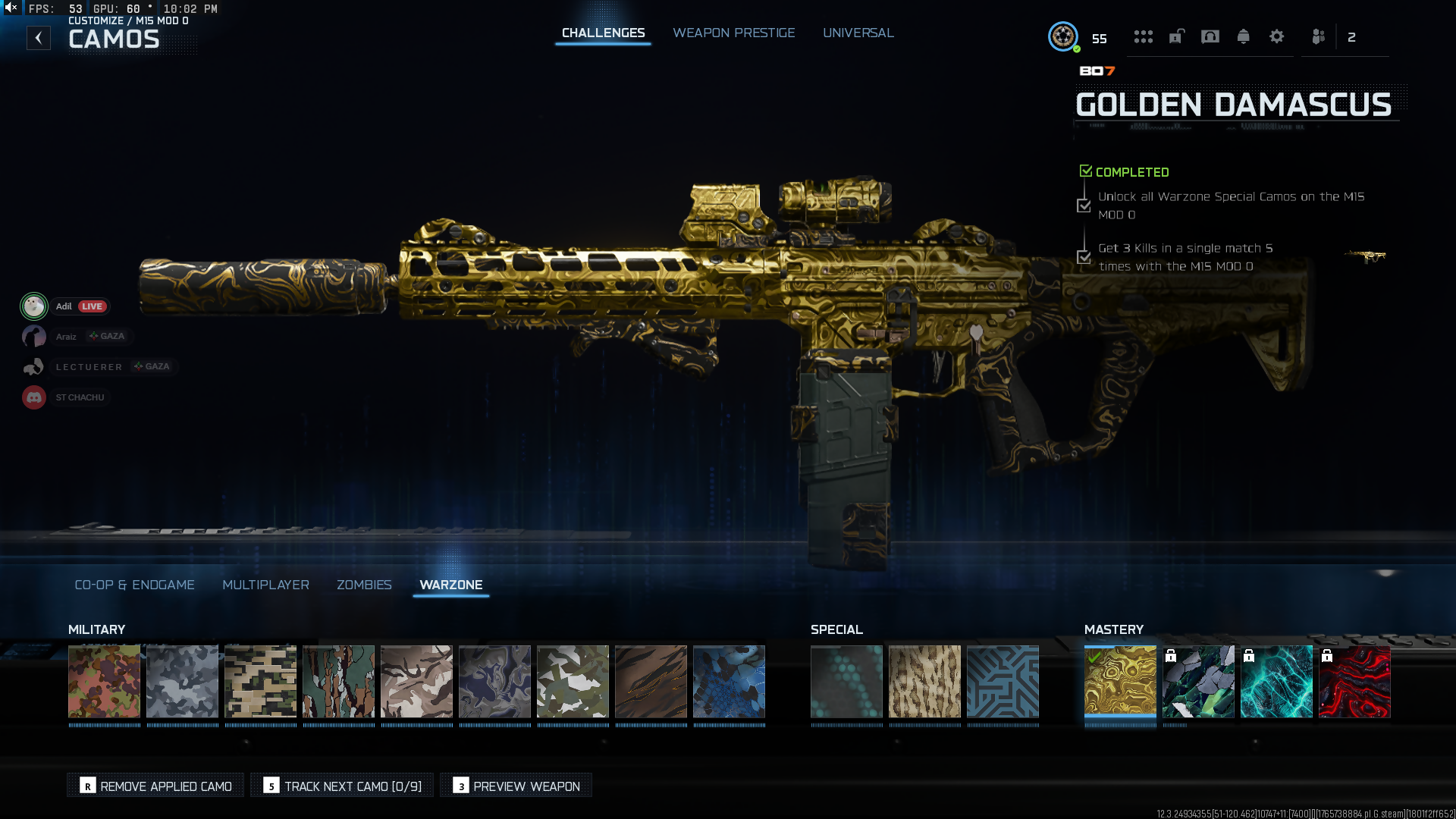This screenshot has height=819, width=1456.
Task: Switch to Co-op & Endgame camo category
Action: tap(134, 585)
